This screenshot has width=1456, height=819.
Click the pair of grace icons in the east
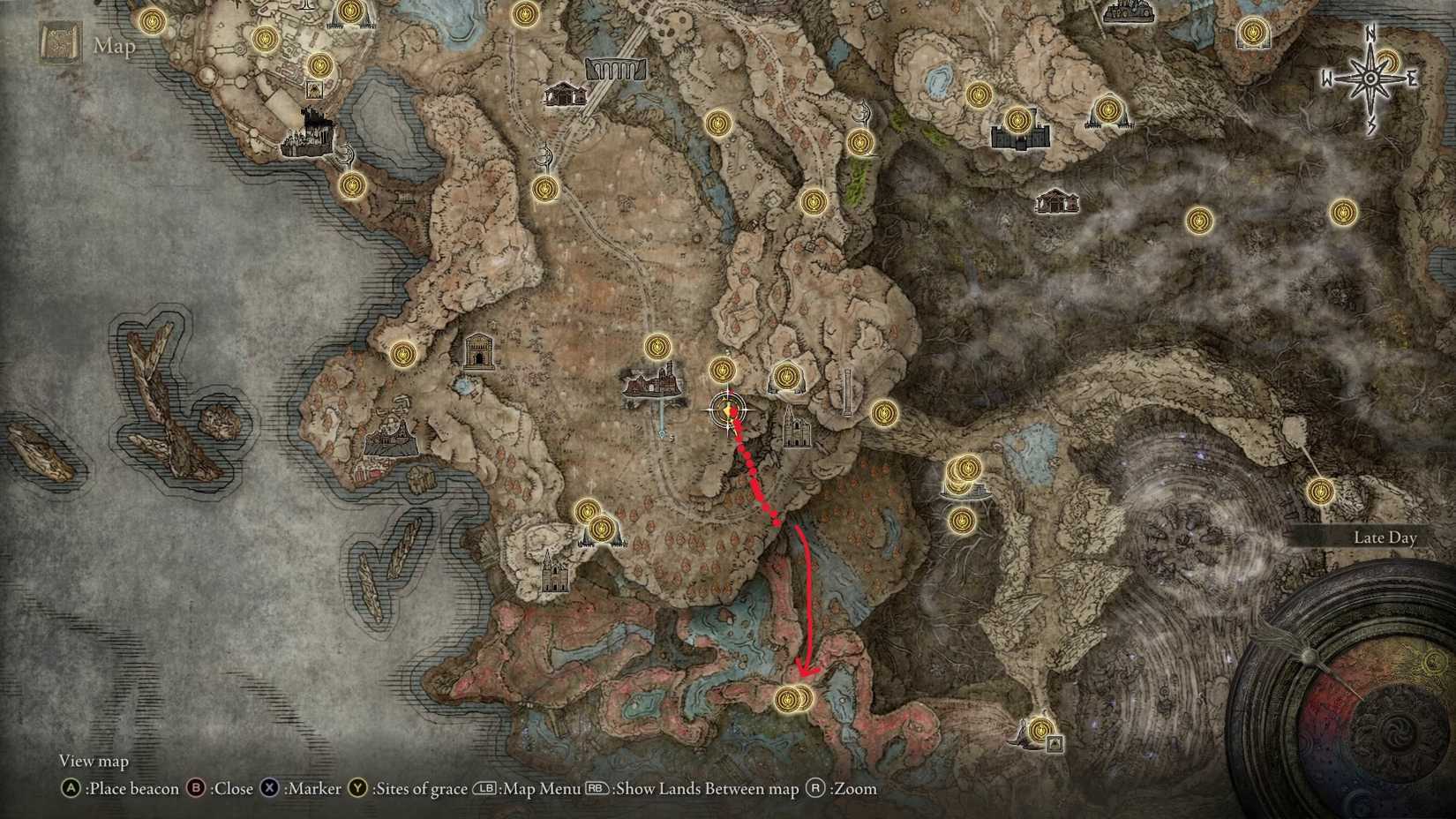click(964, 470)
